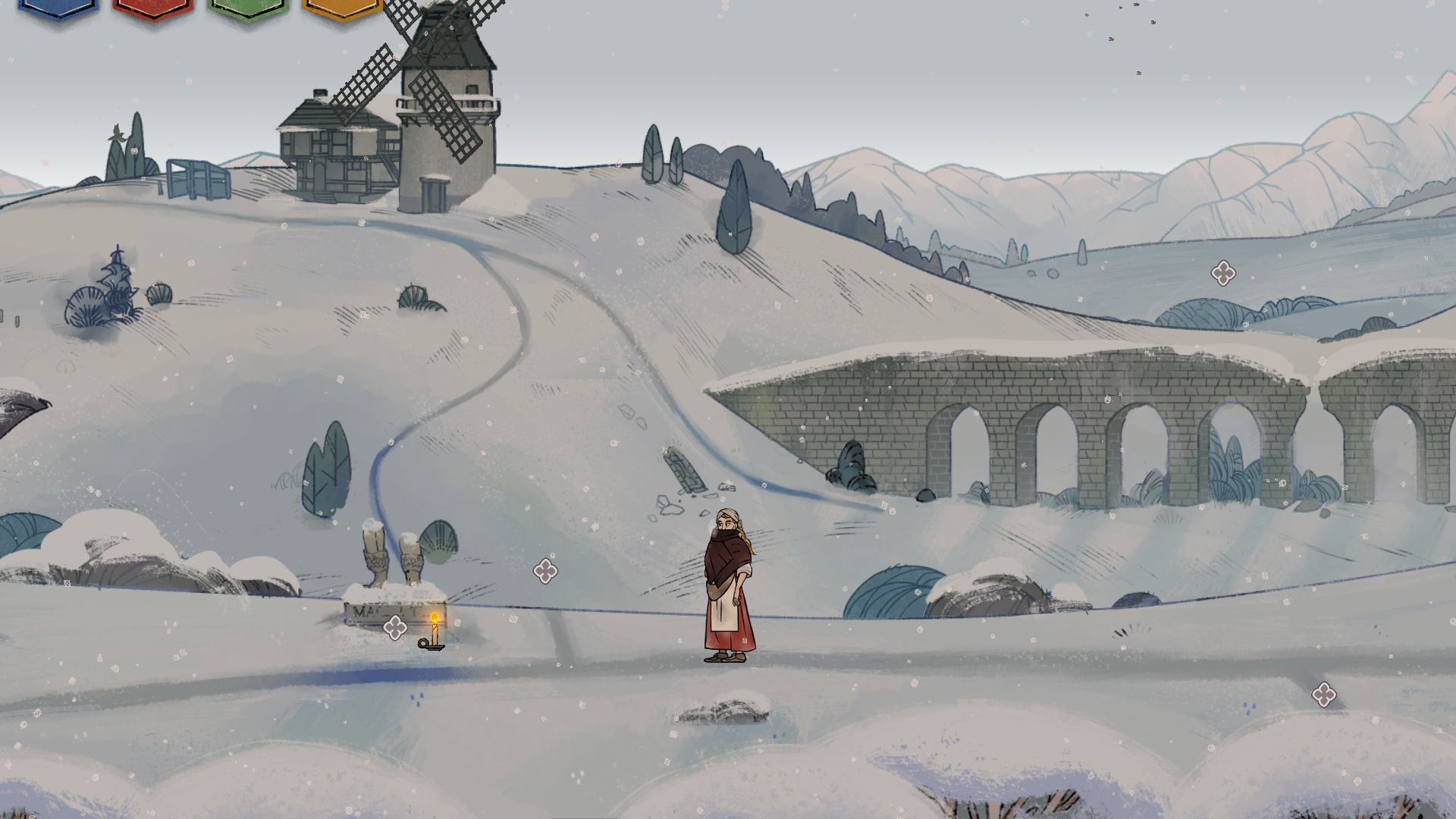1456x819 pixels.
Task: Open the red hexagon menu tab
Action: (x=152, y=8)
